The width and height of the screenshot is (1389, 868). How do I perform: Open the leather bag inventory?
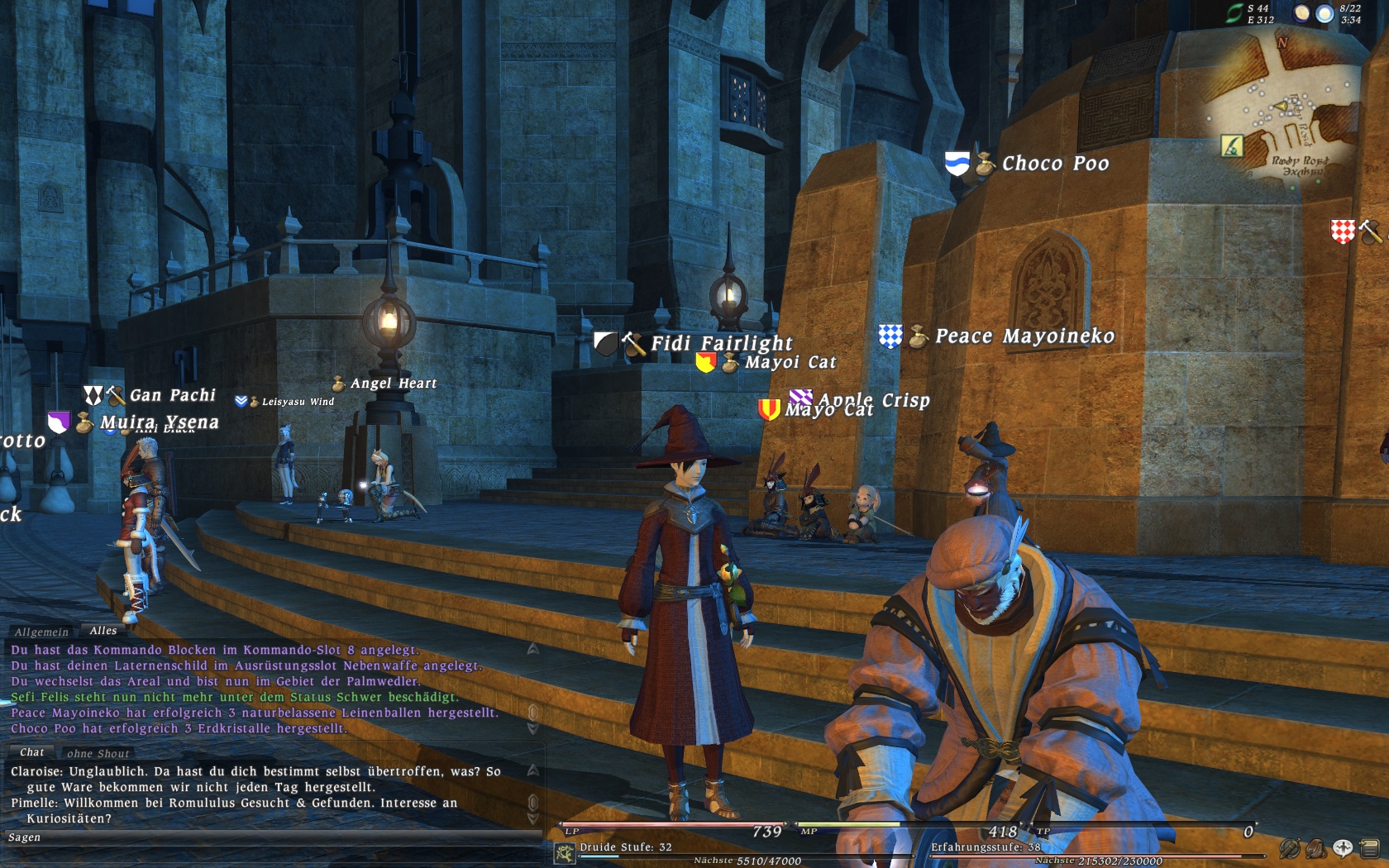pos(1316,848)
